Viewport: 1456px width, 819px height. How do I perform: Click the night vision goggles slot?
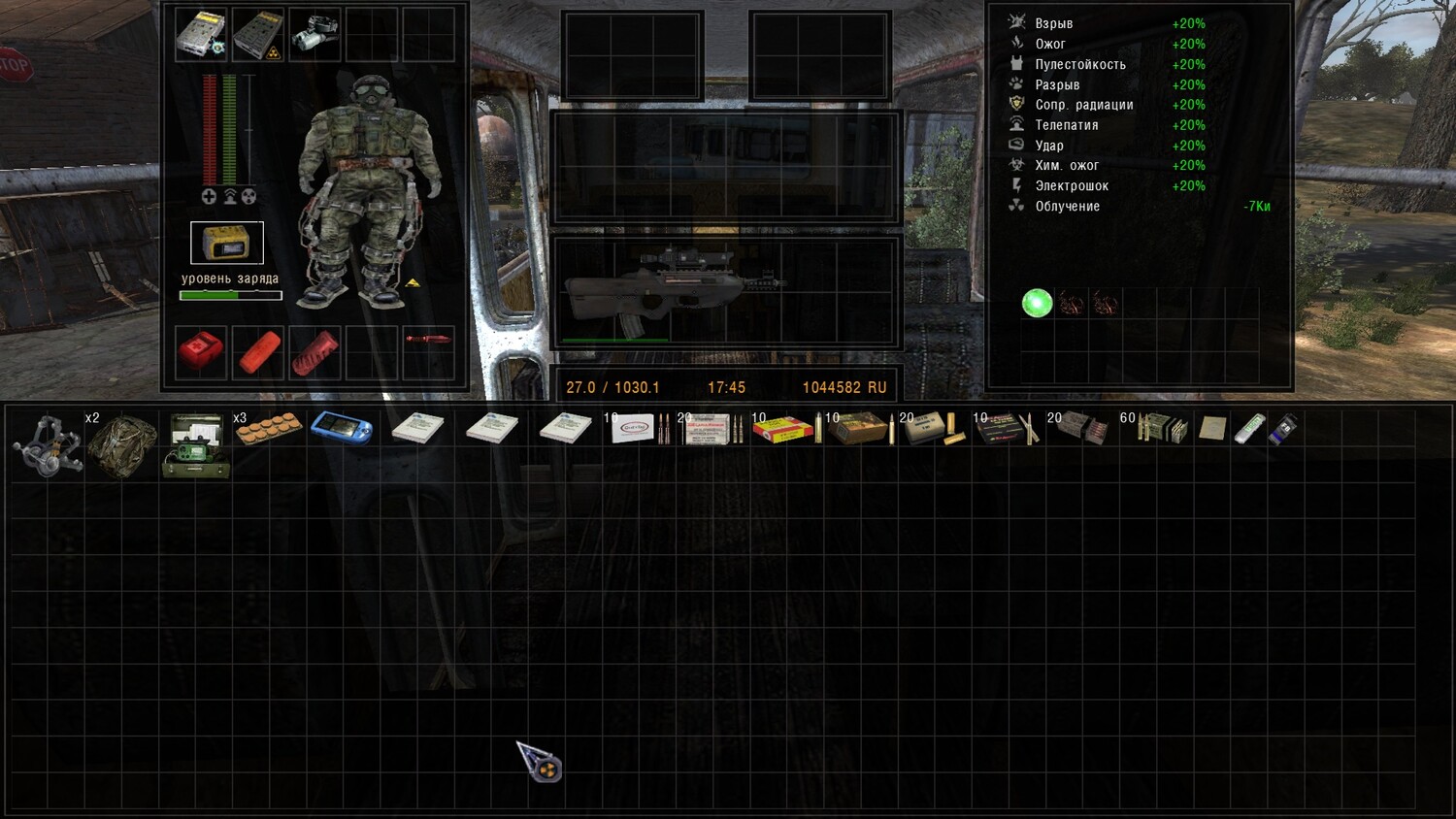(314, 33)
